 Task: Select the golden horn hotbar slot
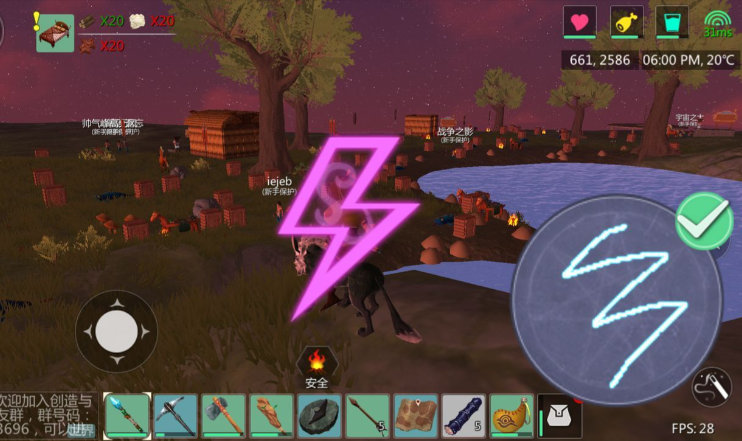coord(512,415)
